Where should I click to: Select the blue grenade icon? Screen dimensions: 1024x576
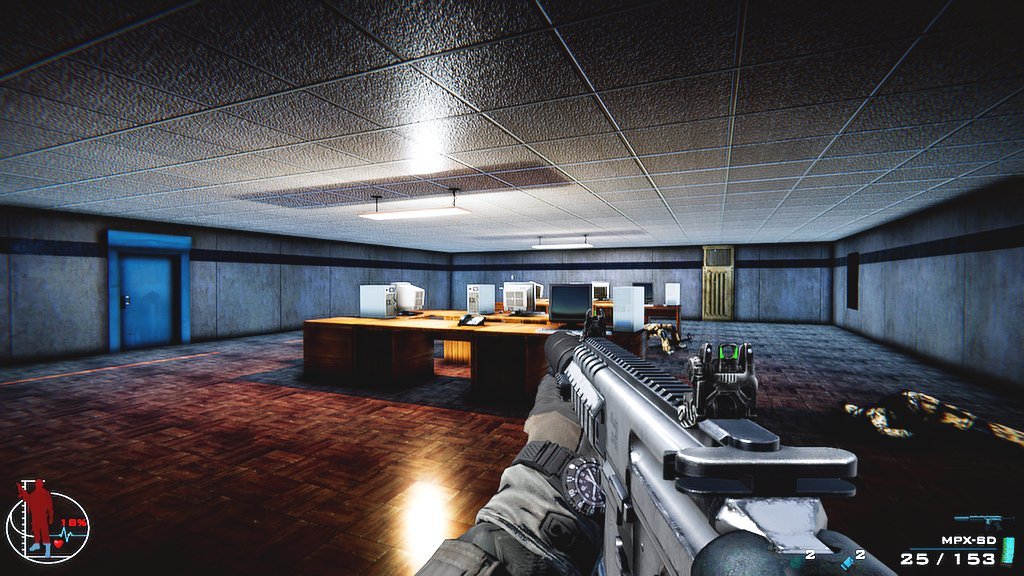846,565
